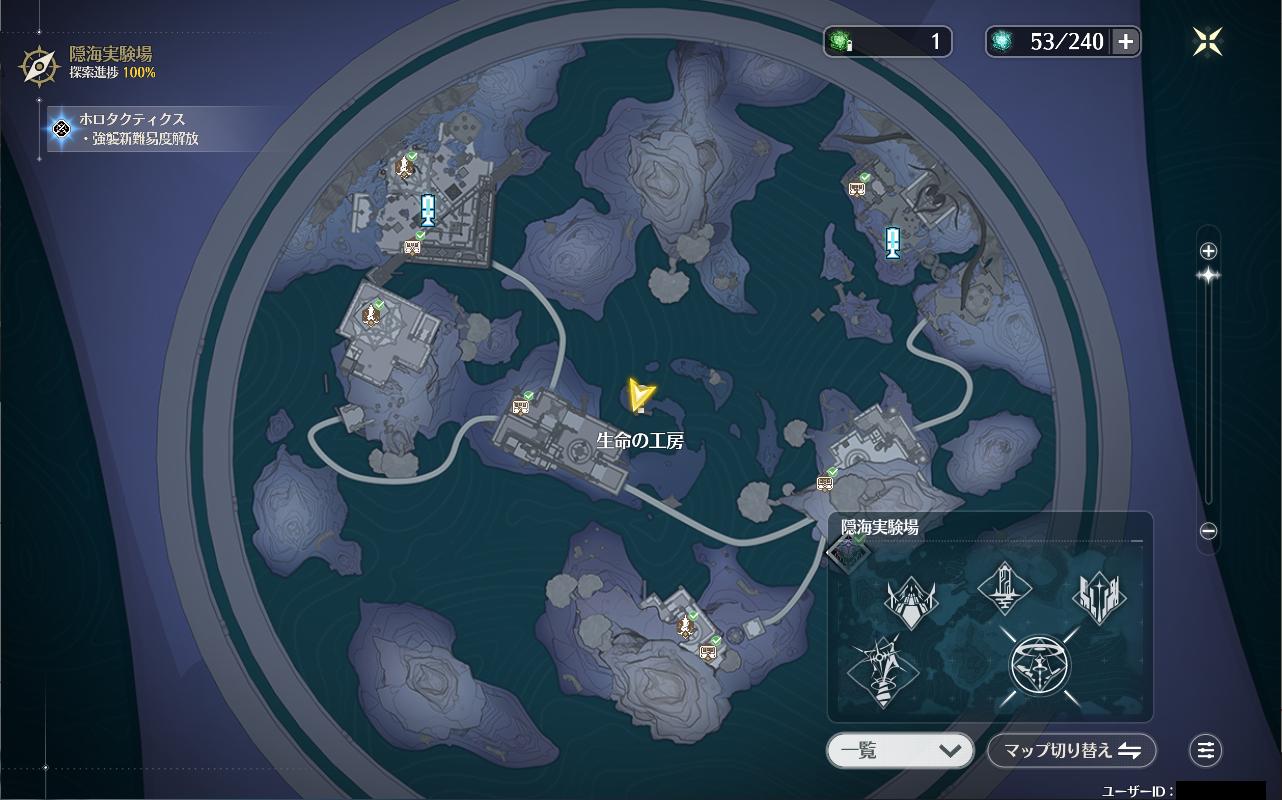Click the map zoom slider handle
1282x800 pixels.
[1208, 275]
